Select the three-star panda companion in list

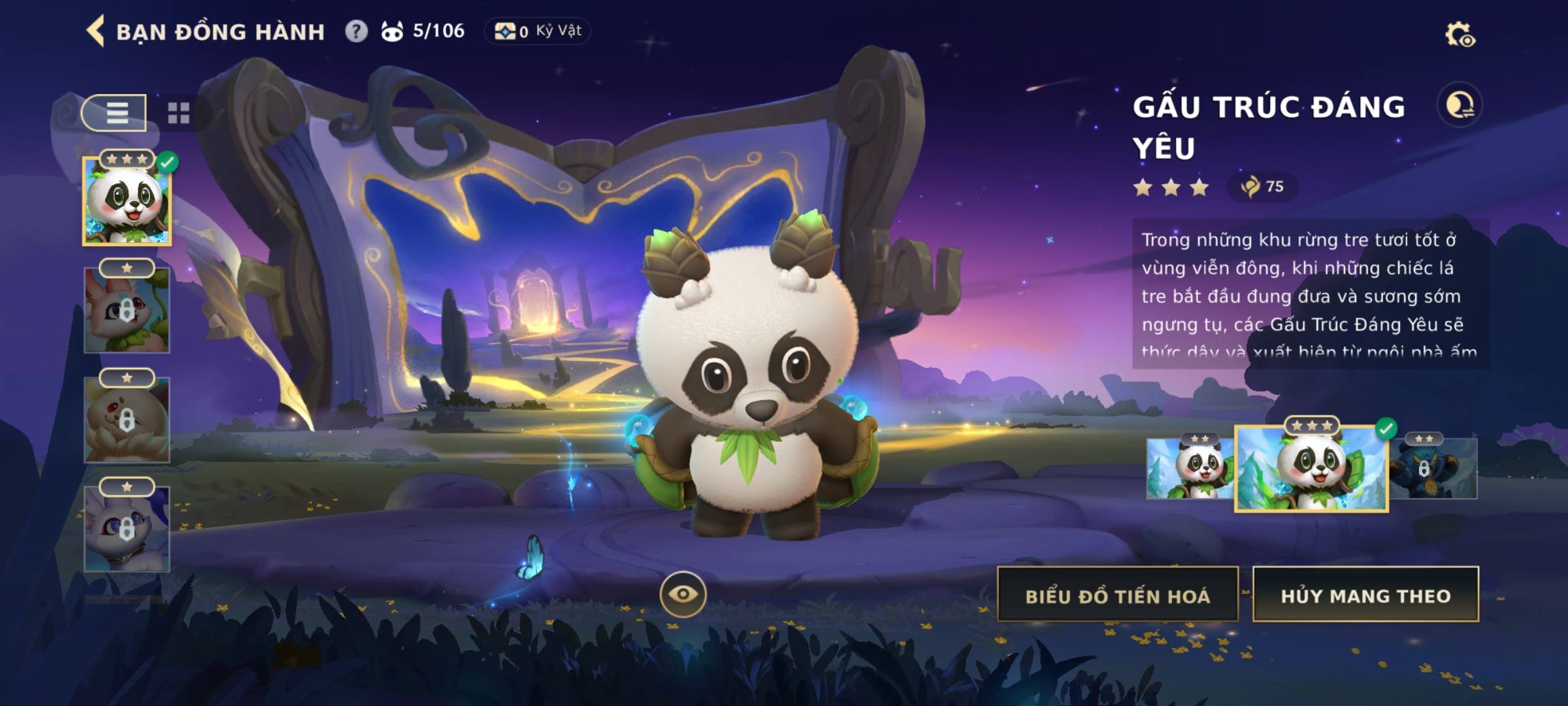click(x=127, y=202)
